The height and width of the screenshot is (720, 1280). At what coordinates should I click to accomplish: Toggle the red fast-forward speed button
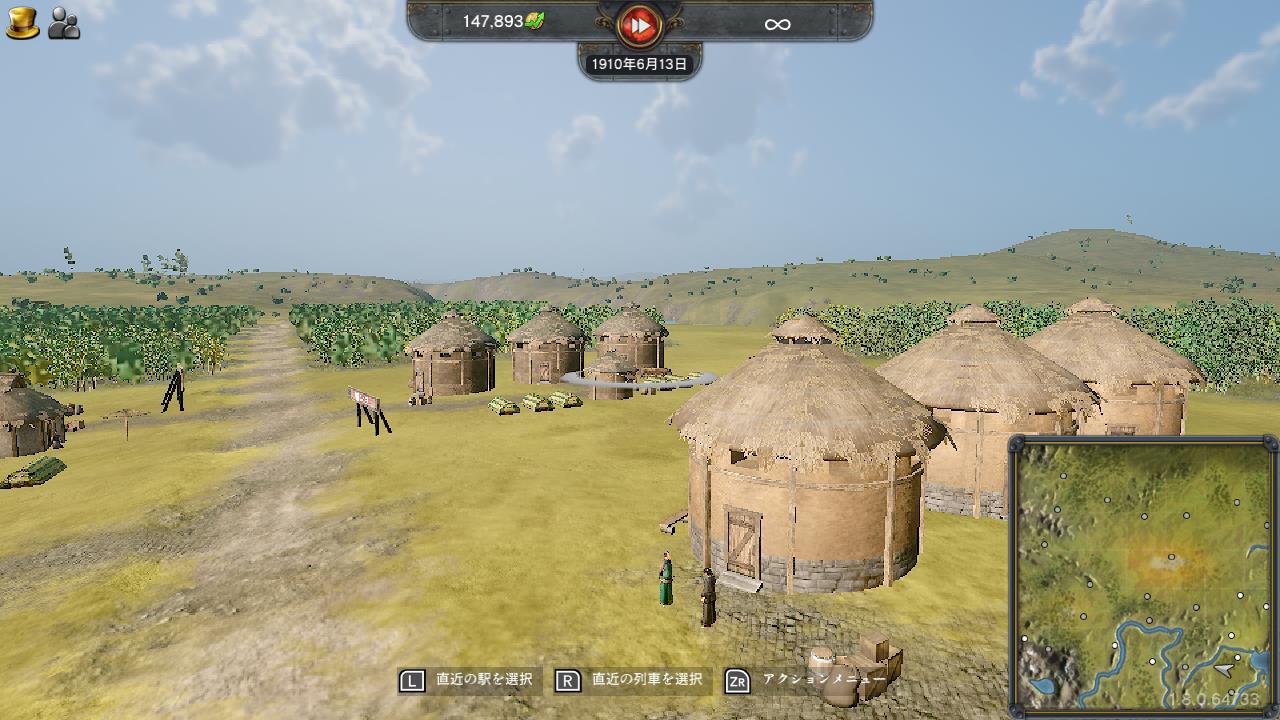639,25
